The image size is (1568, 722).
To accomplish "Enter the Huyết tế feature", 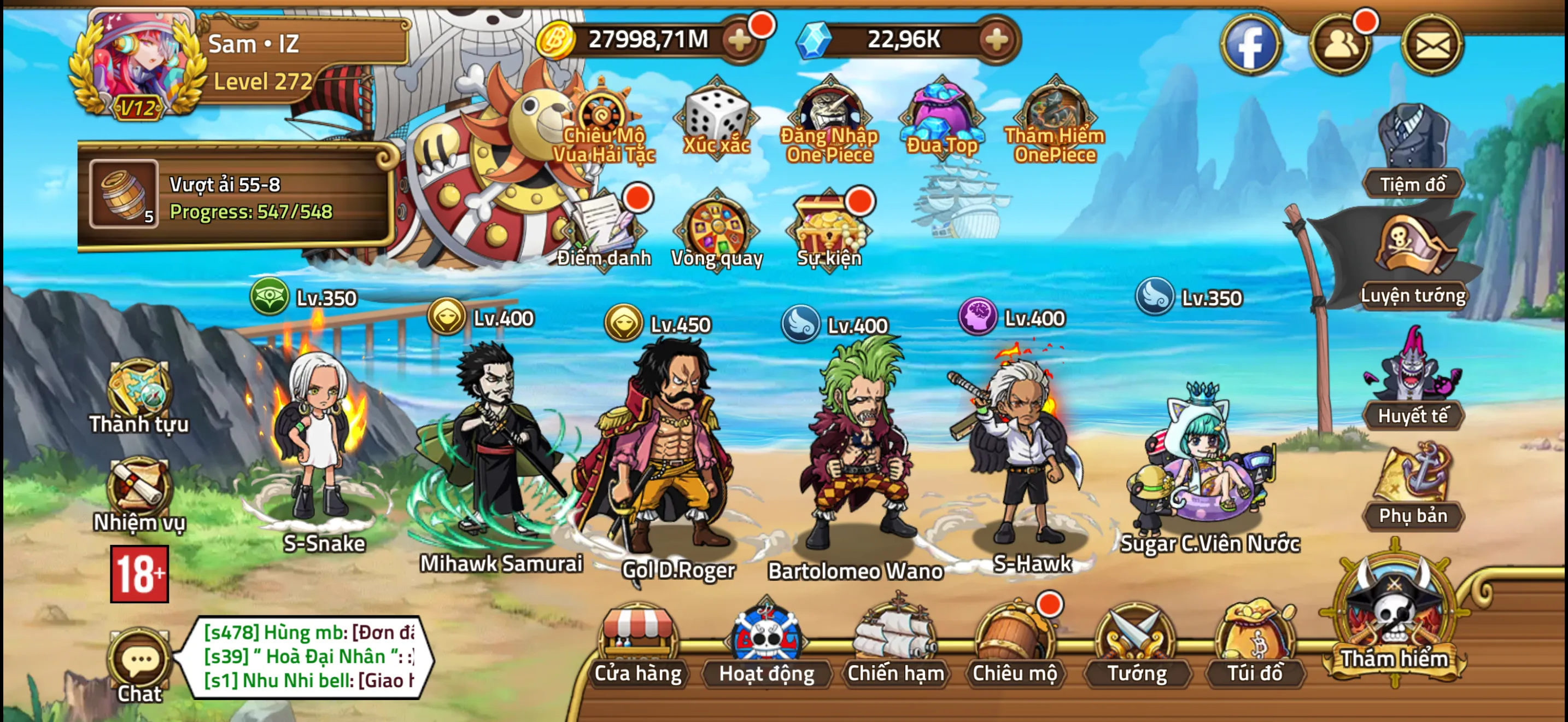I will pos(1412,383).
